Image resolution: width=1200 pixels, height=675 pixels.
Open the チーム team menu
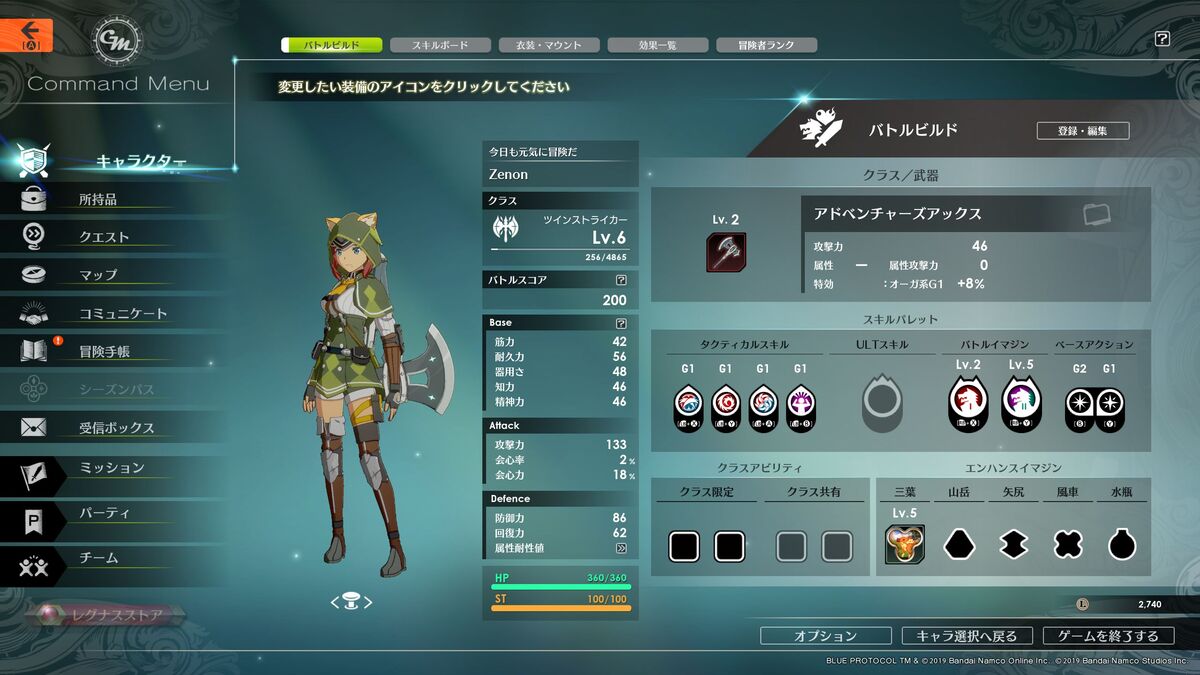click(98, 558)
